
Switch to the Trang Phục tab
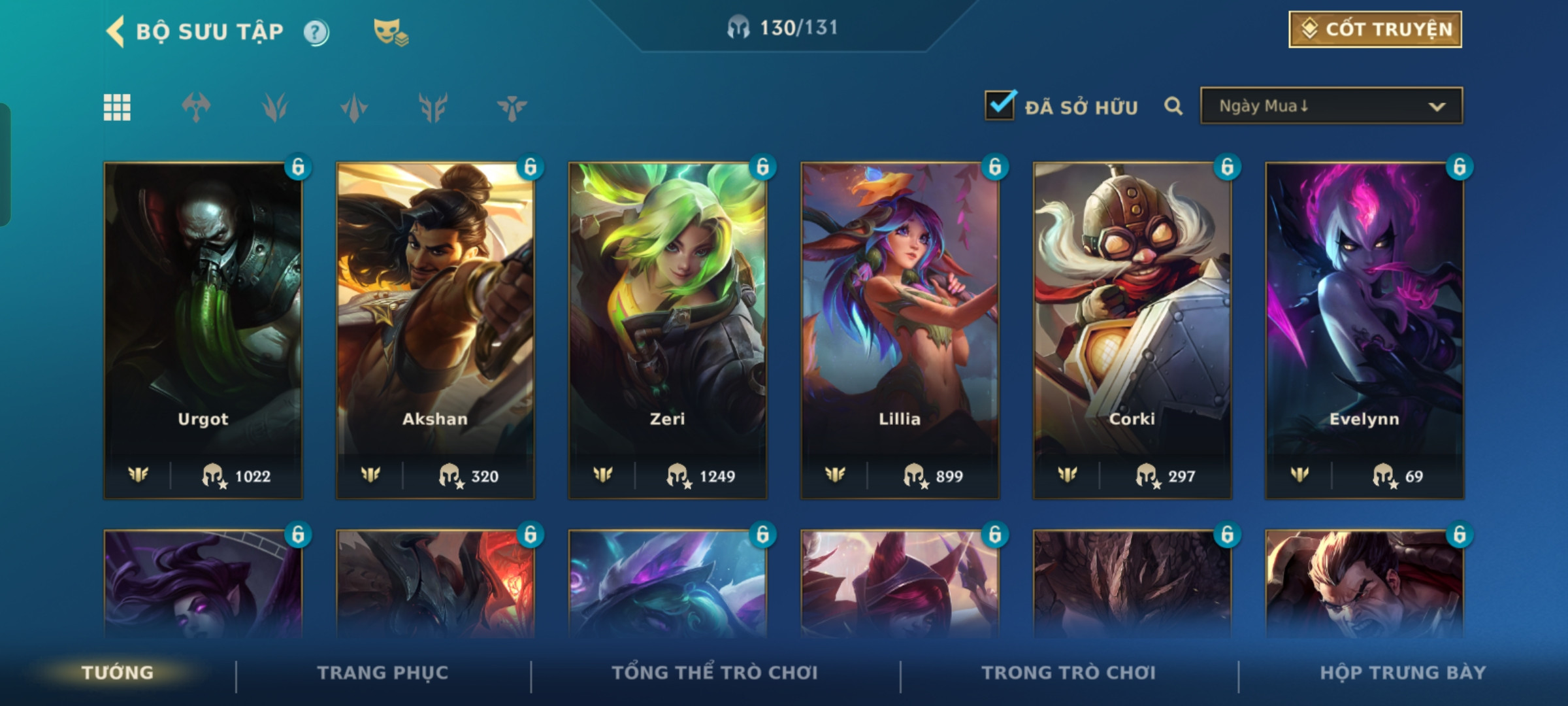(x=383, y=673)
